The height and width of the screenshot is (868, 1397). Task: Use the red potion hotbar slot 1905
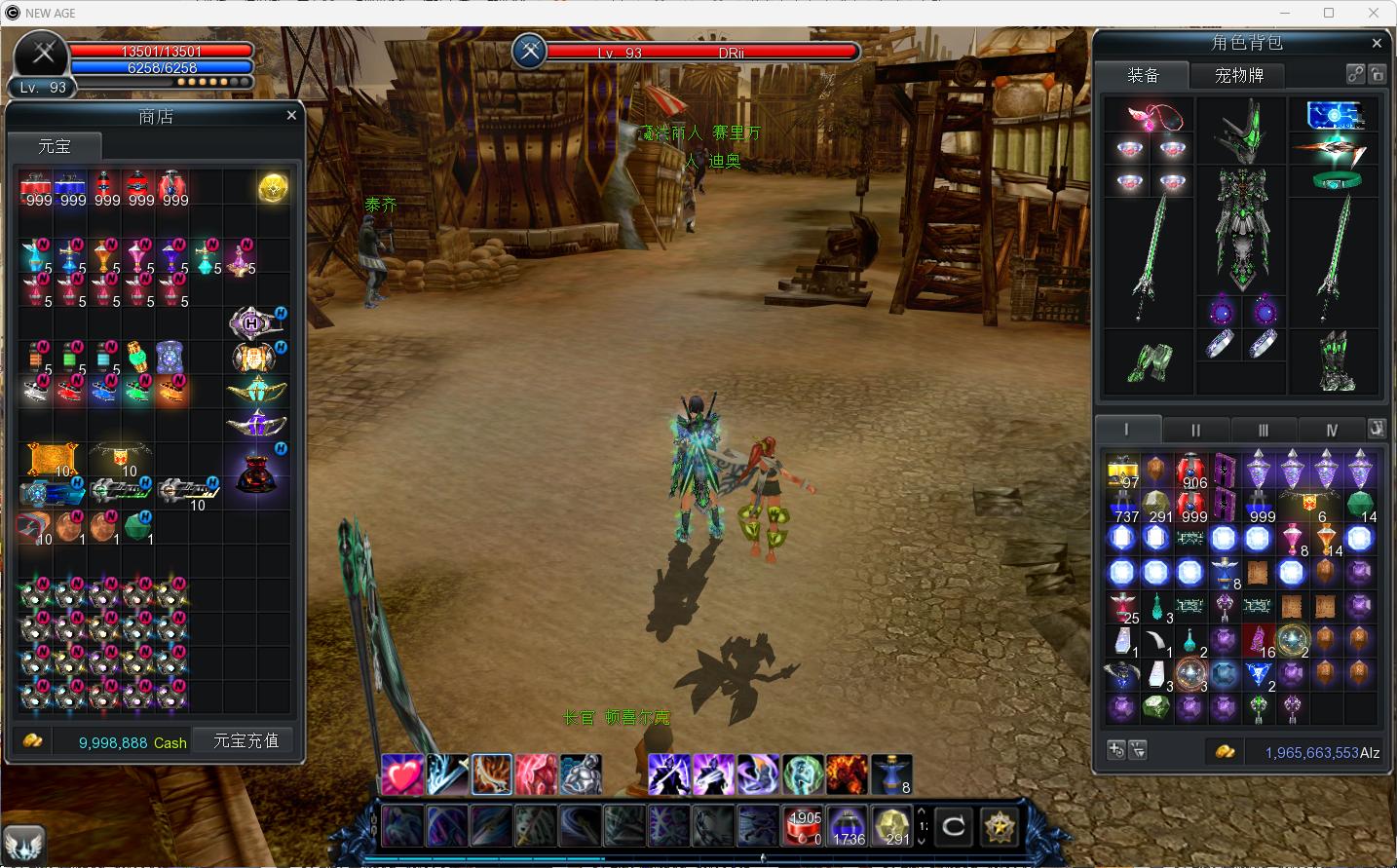[x=804, y=826]
